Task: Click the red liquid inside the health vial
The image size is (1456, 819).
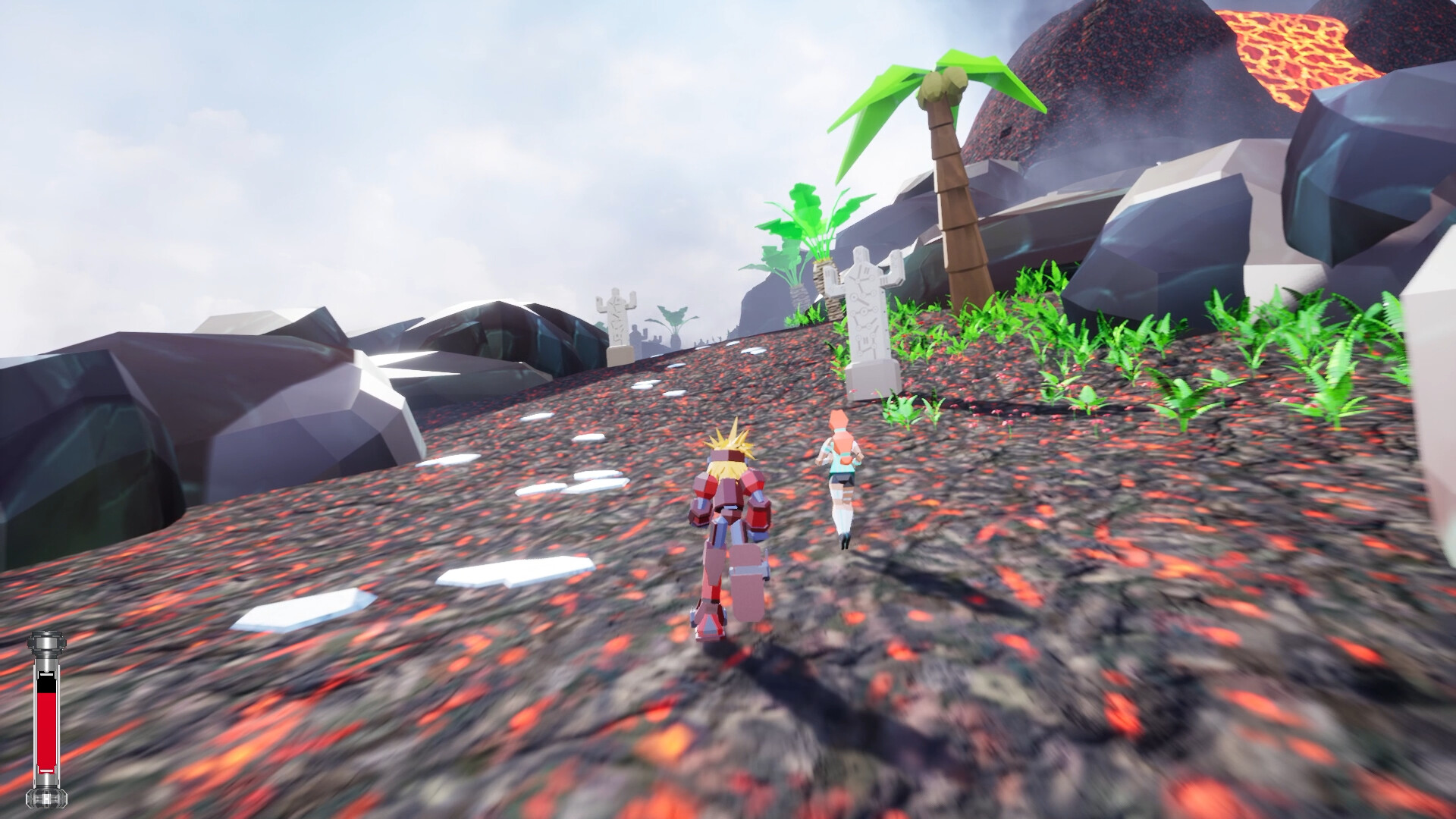Action: pyautogui.click(x=45, y=728)
